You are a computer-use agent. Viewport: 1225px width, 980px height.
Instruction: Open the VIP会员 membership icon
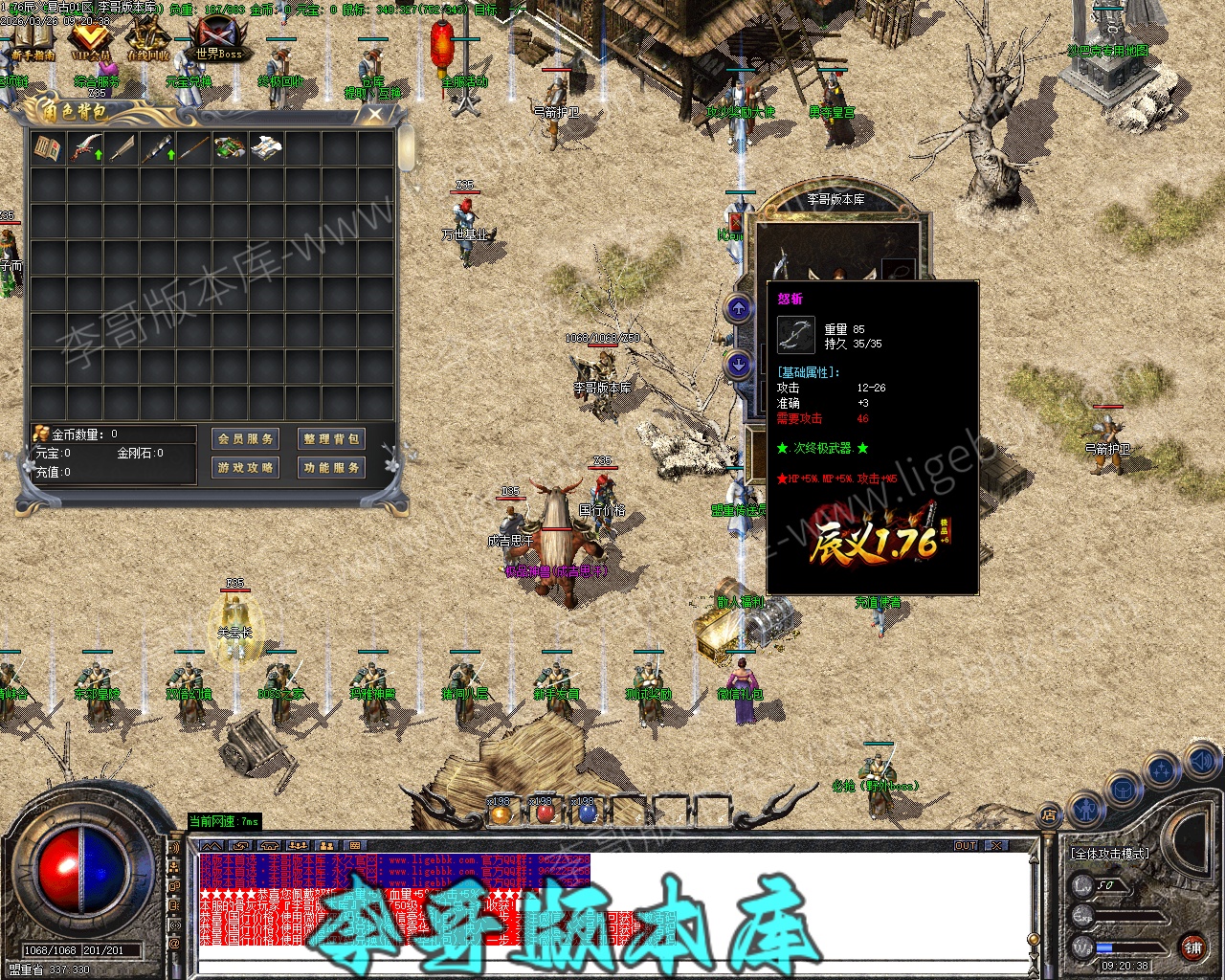(x=91, y=41)
